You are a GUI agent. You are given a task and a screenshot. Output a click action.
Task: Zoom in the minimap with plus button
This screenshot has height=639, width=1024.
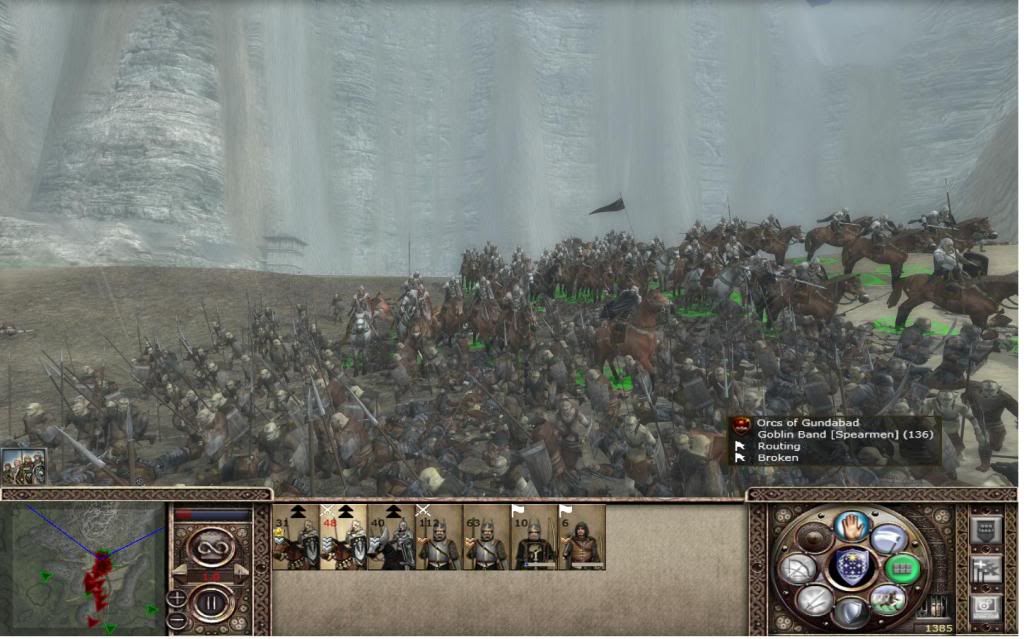point(177,598)
